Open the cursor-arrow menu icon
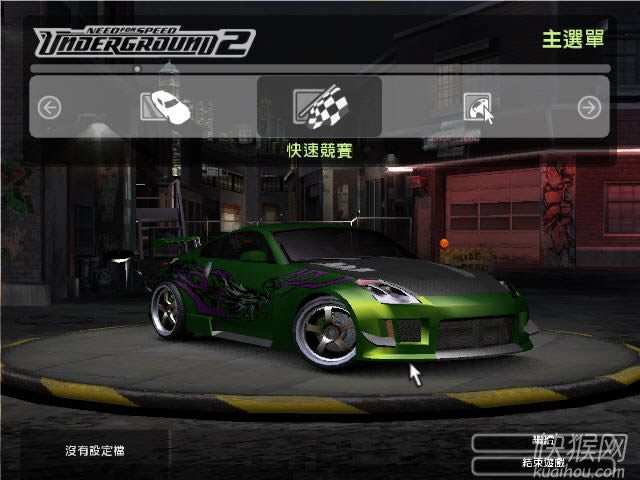The image size is (640, 480). [x=477, y=107]
